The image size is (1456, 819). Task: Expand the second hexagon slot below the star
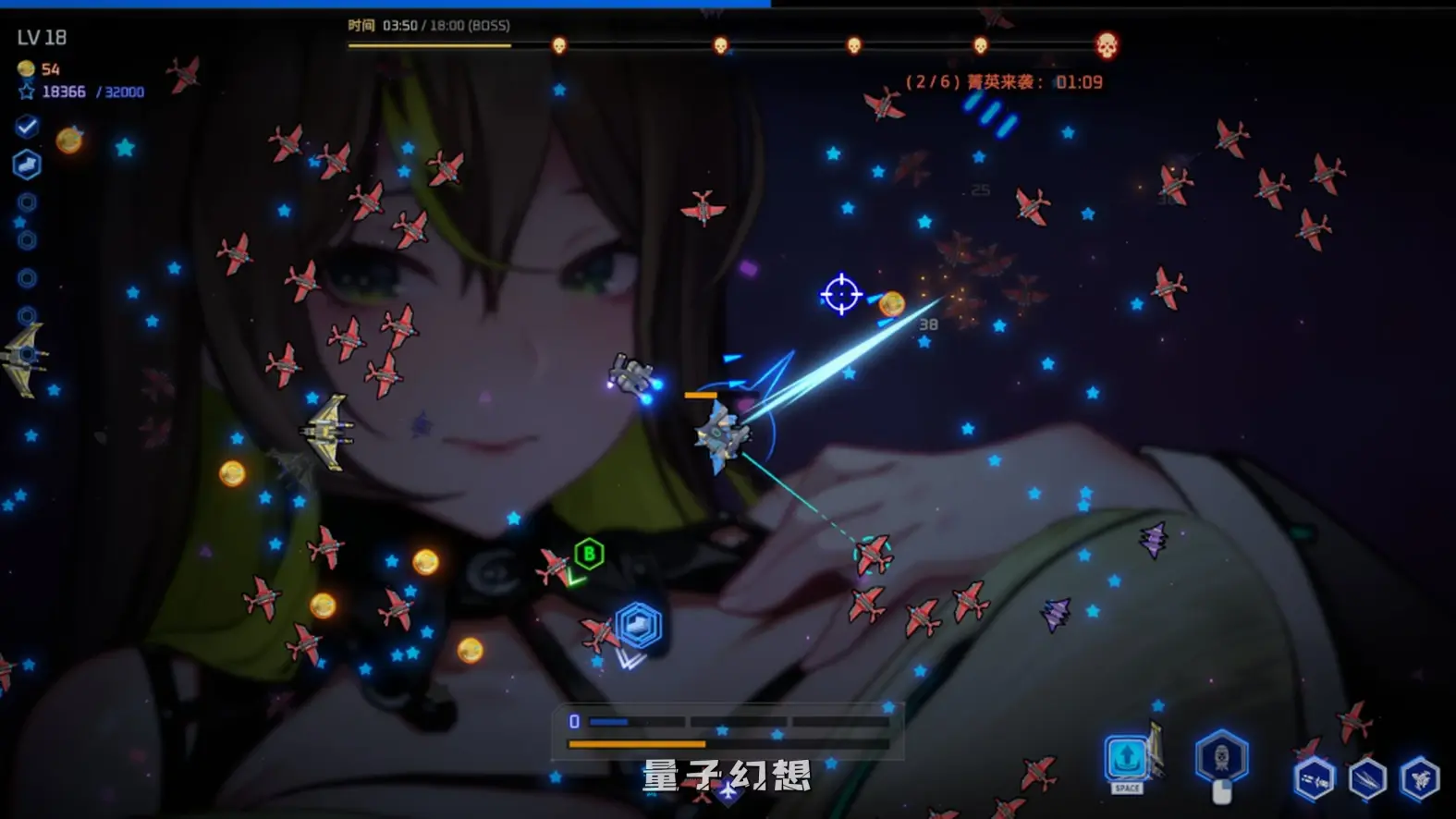pos(26,239)
